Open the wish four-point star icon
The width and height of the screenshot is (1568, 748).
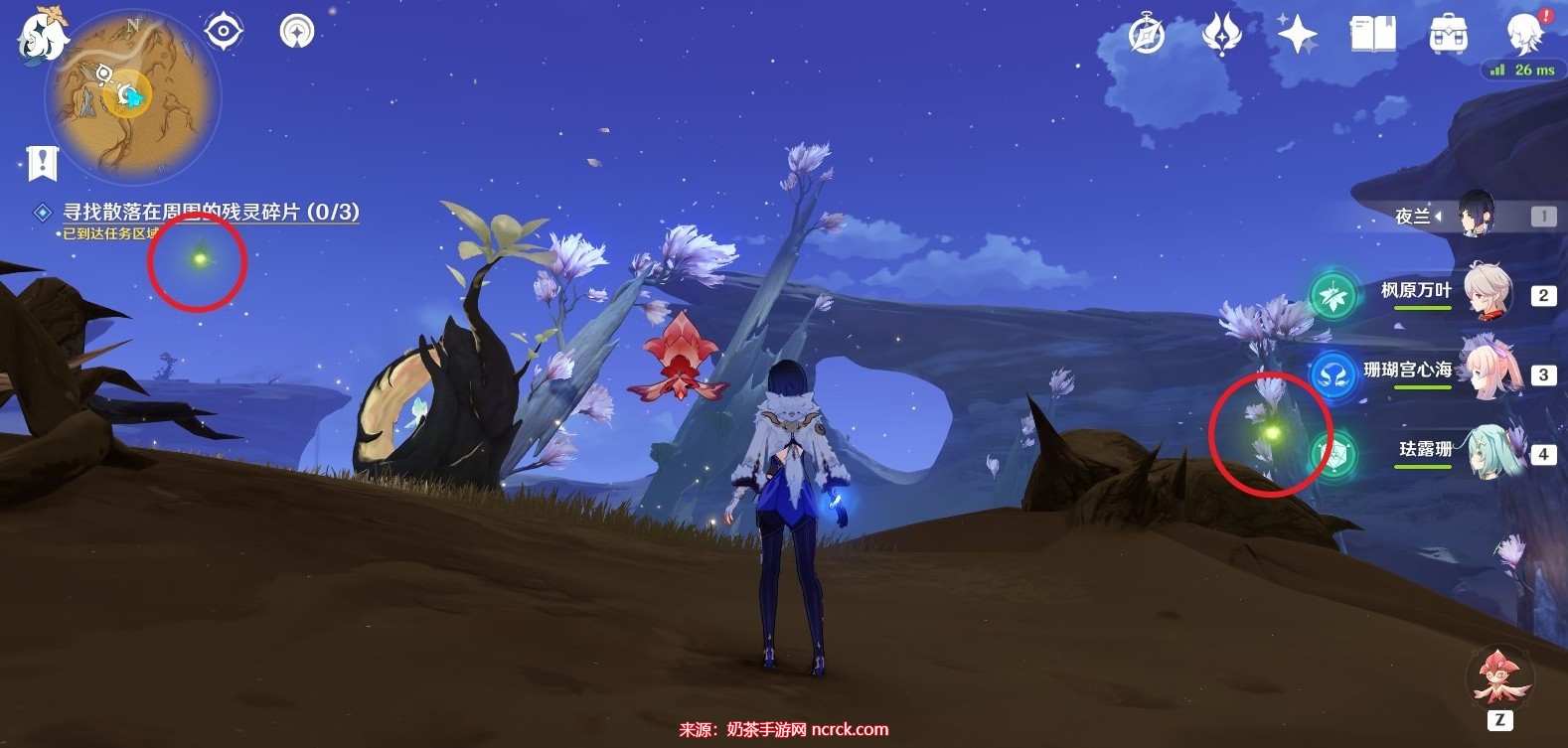(x=1297, y=35)
